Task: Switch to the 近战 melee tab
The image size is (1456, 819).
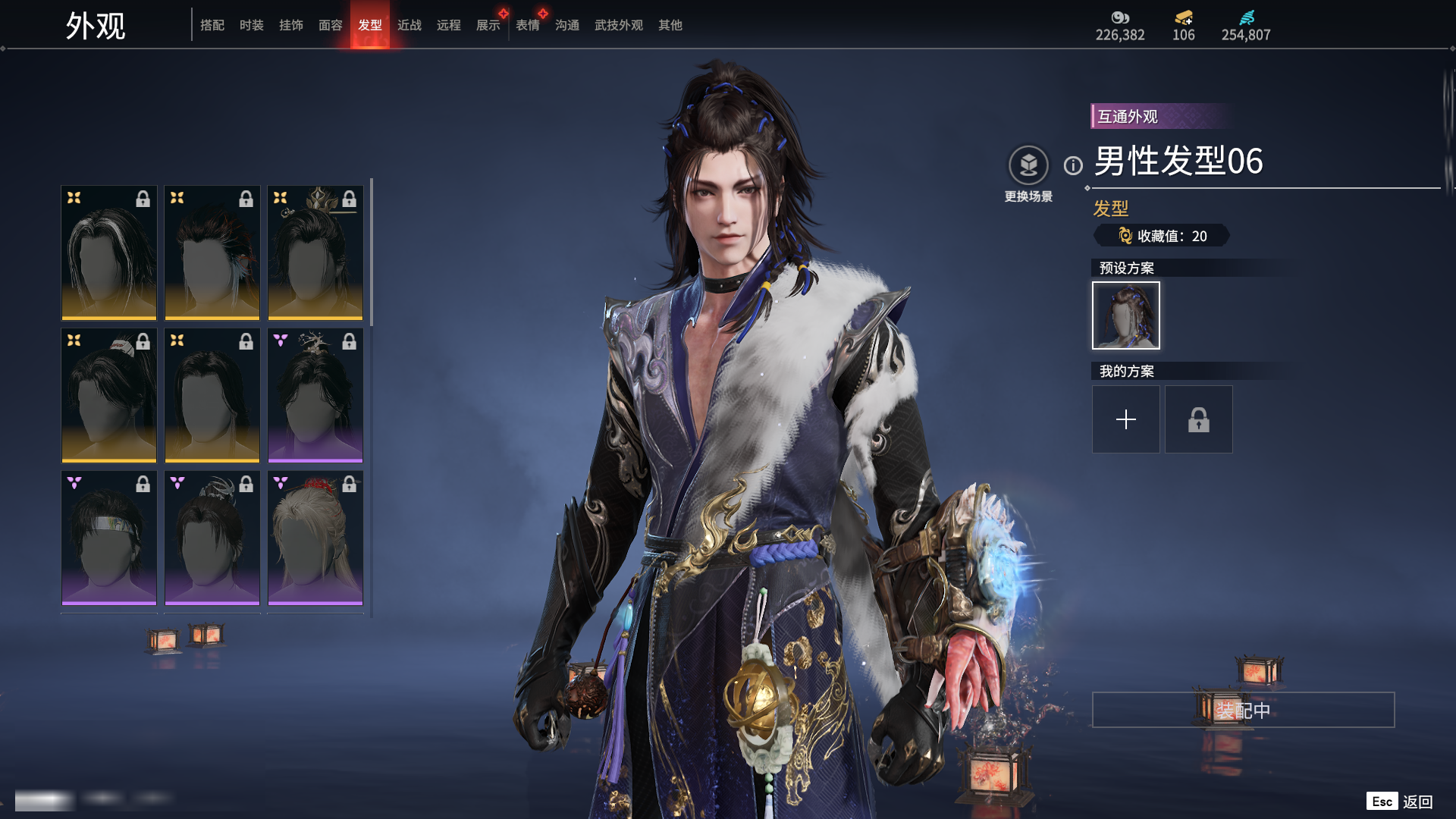Action: pos(409,25)
